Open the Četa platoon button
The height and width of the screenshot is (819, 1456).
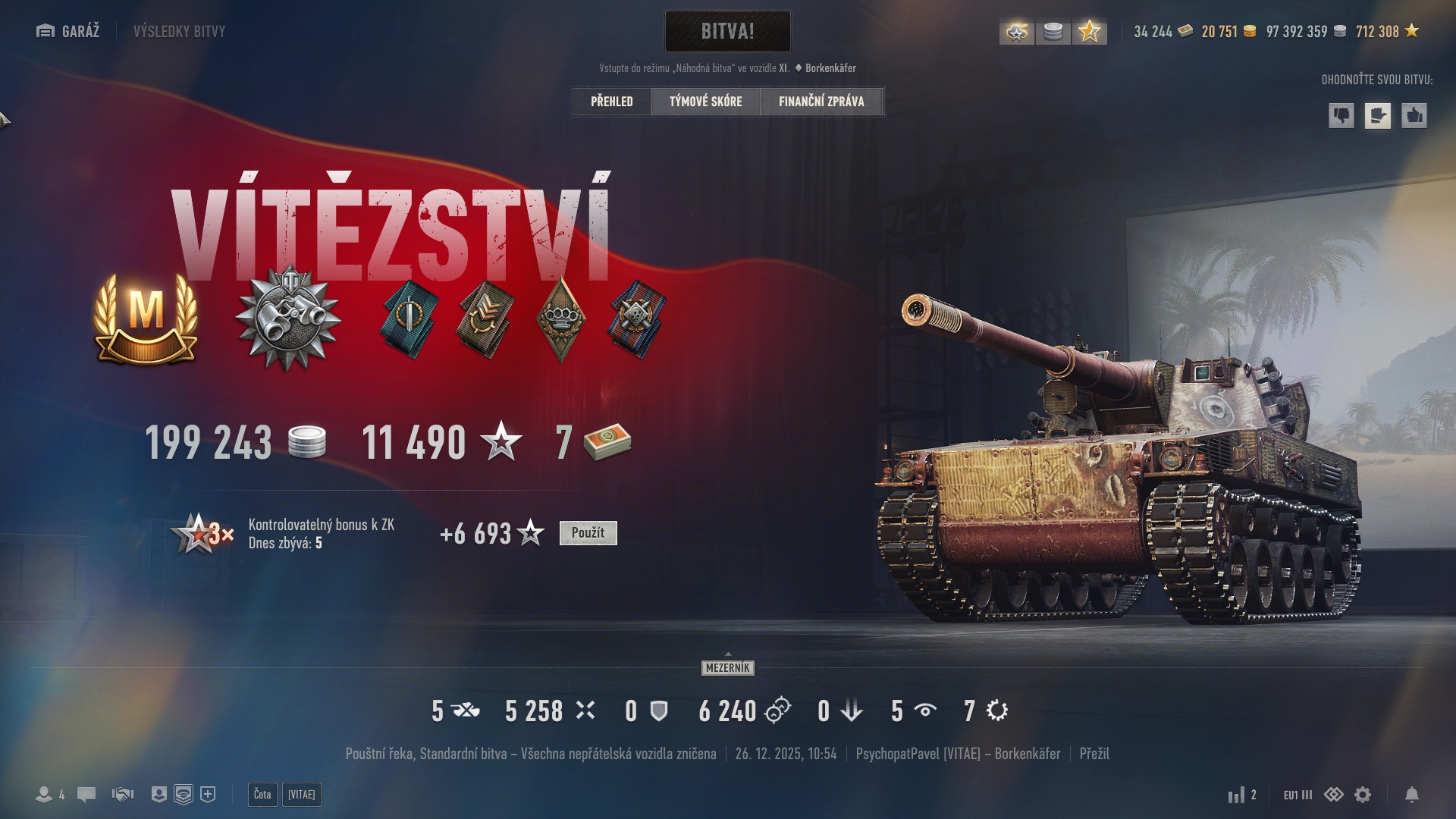[x=262, y=795]
